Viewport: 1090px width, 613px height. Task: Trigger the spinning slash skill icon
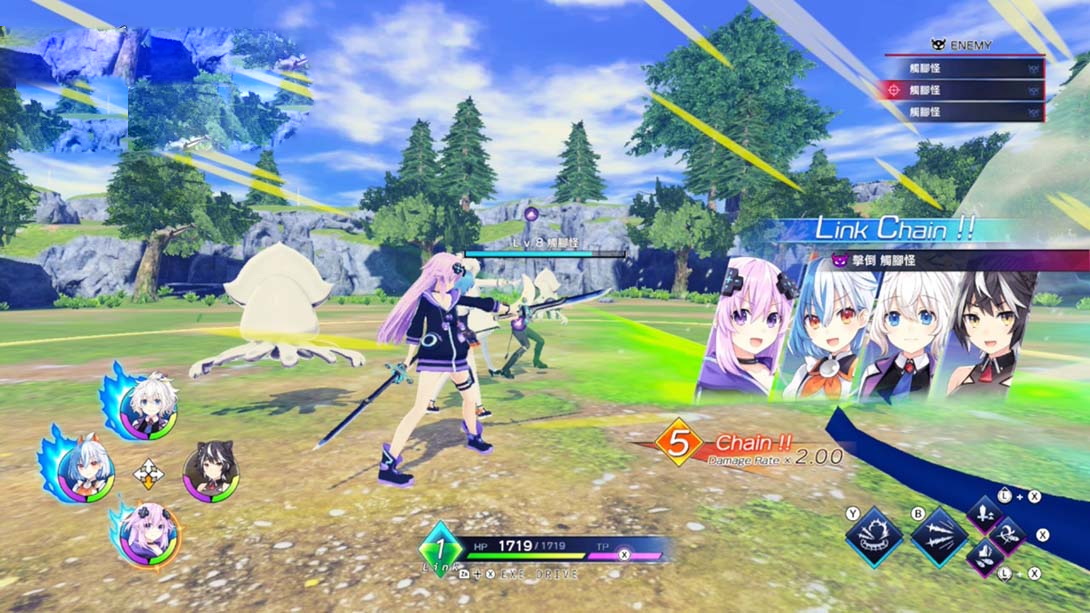click(x=1008, y=537)
